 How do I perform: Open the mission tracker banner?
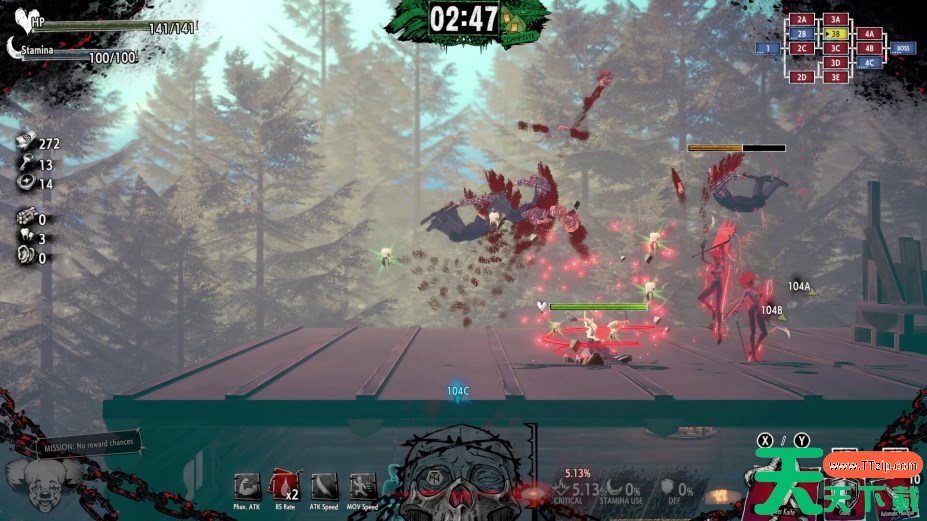89,444
